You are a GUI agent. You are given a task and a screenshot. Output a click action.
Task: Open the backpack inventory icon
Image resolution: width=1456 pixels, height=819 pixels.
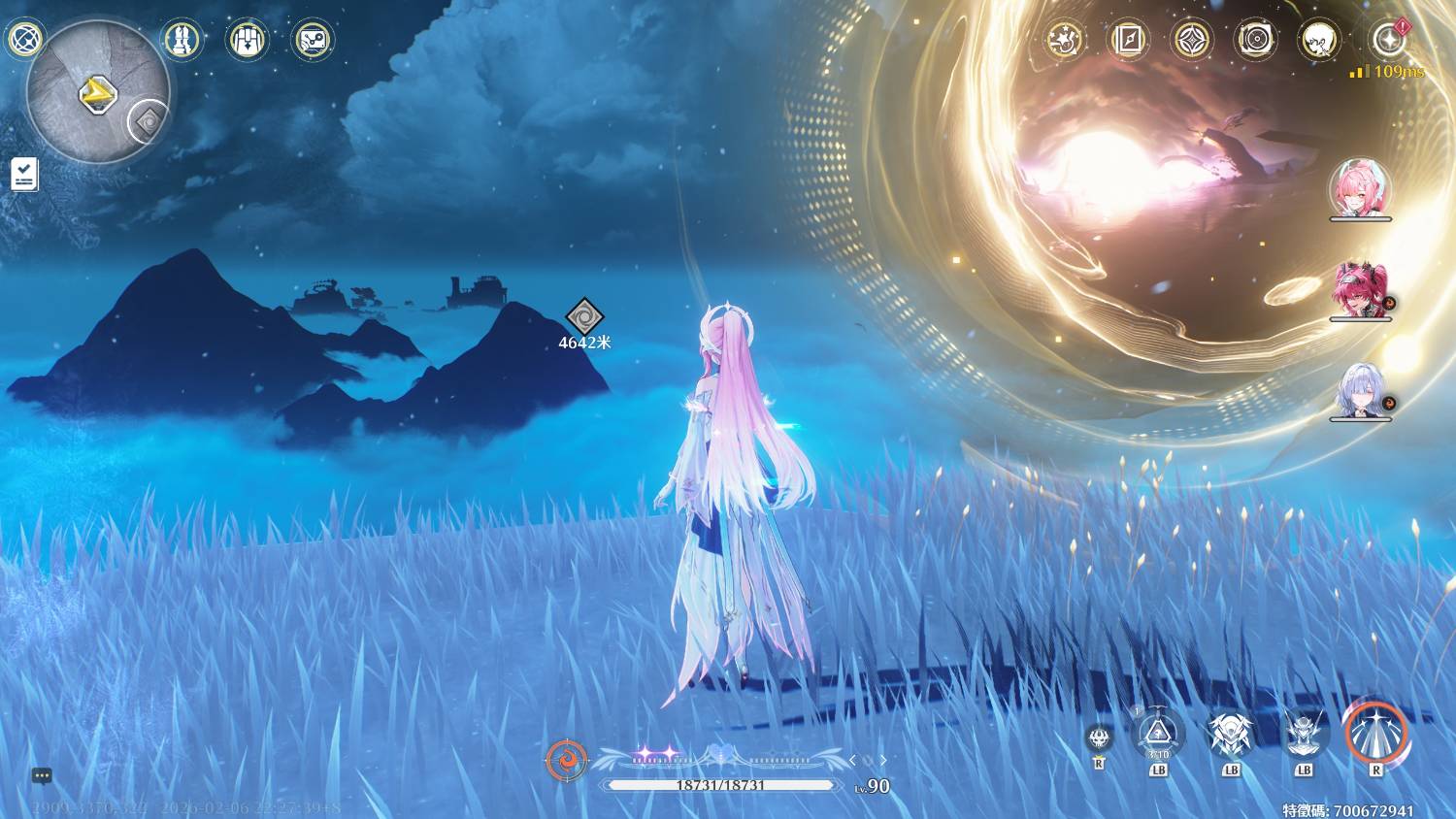[x=247, y=40]
